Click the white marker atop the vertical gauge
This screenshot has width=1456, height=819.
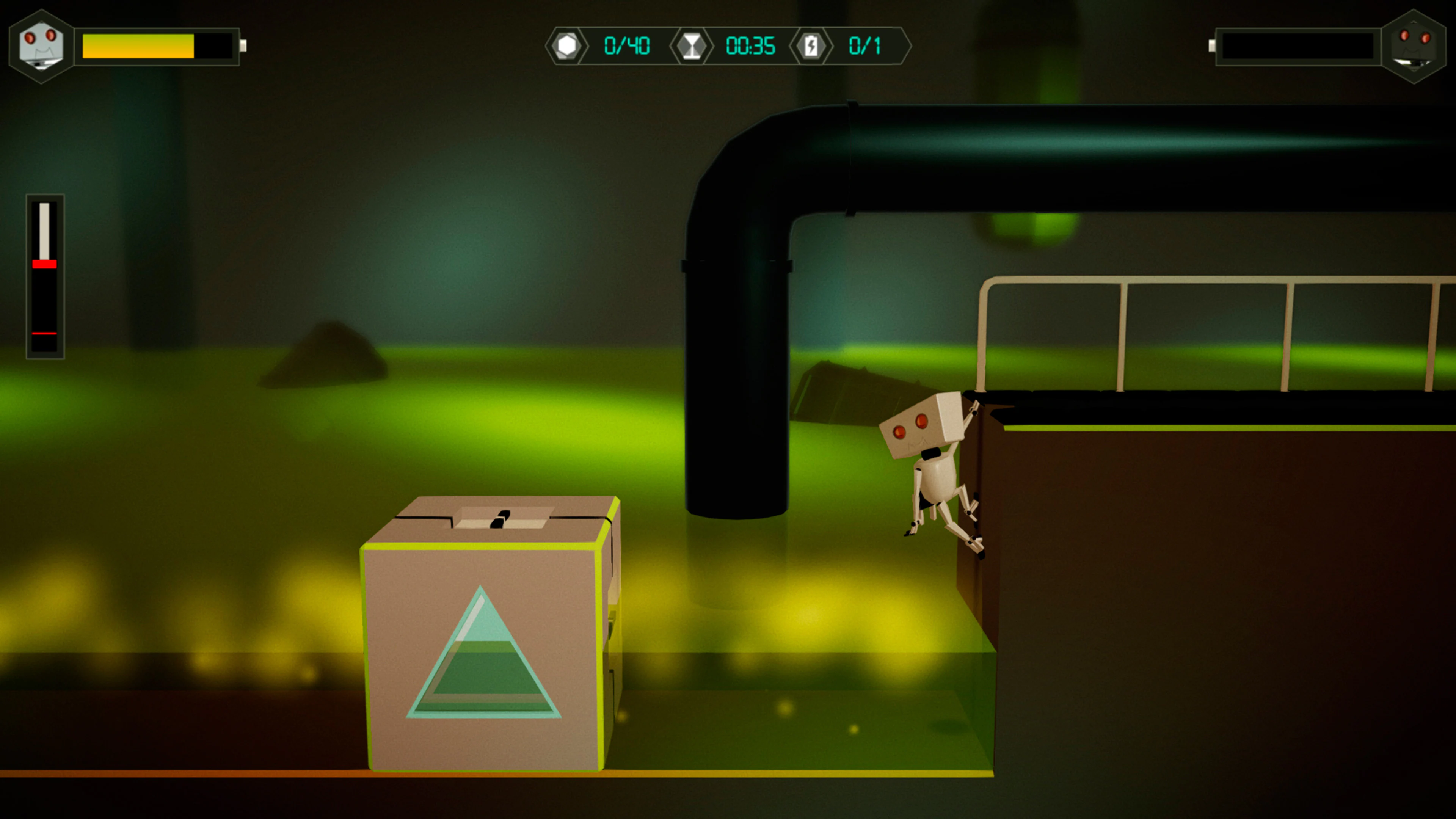click(45, 232)
